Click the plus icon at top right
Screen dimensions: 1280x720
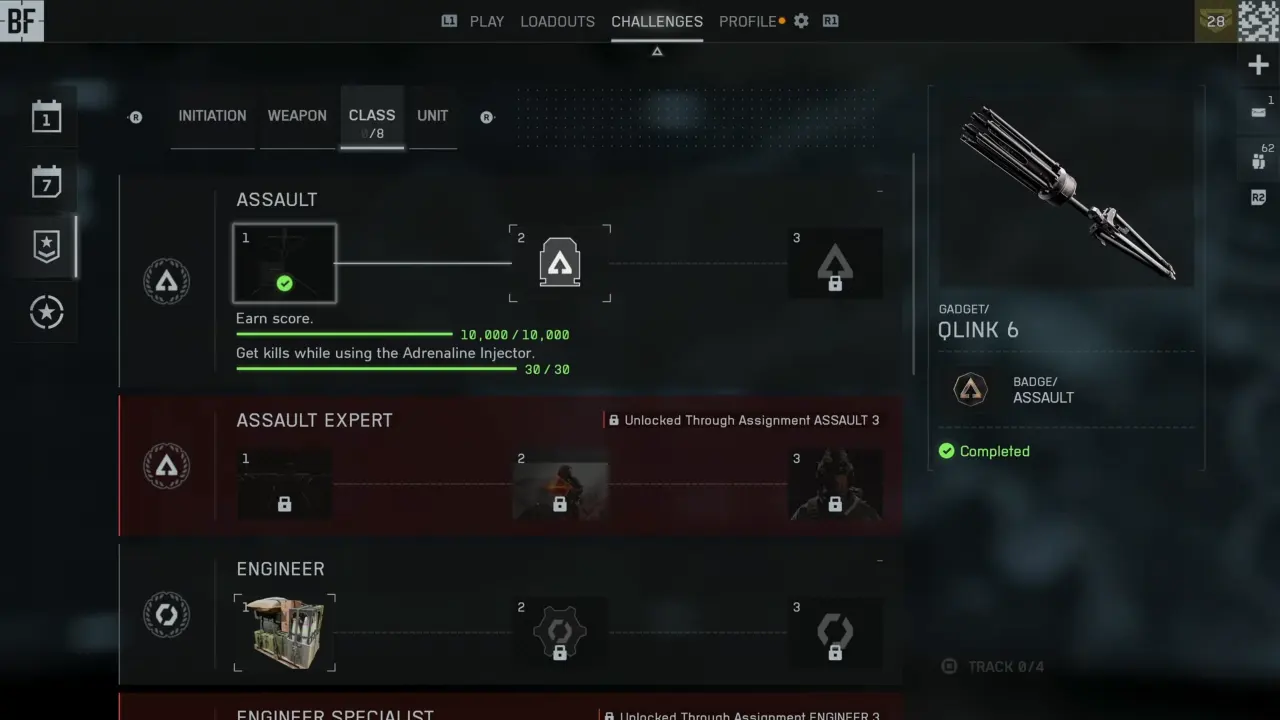1258,66
